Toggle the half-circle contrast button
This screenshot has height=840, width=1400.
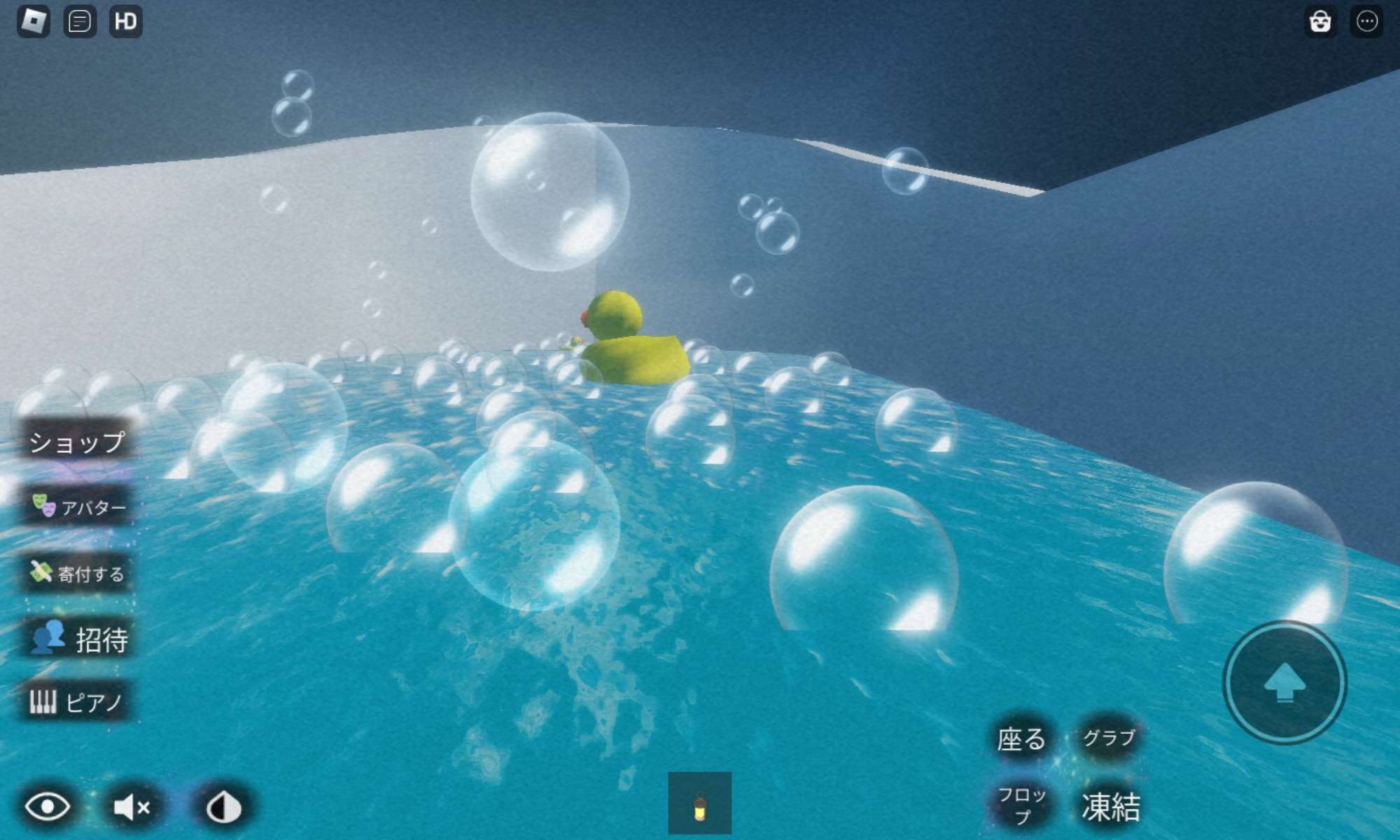224,807
